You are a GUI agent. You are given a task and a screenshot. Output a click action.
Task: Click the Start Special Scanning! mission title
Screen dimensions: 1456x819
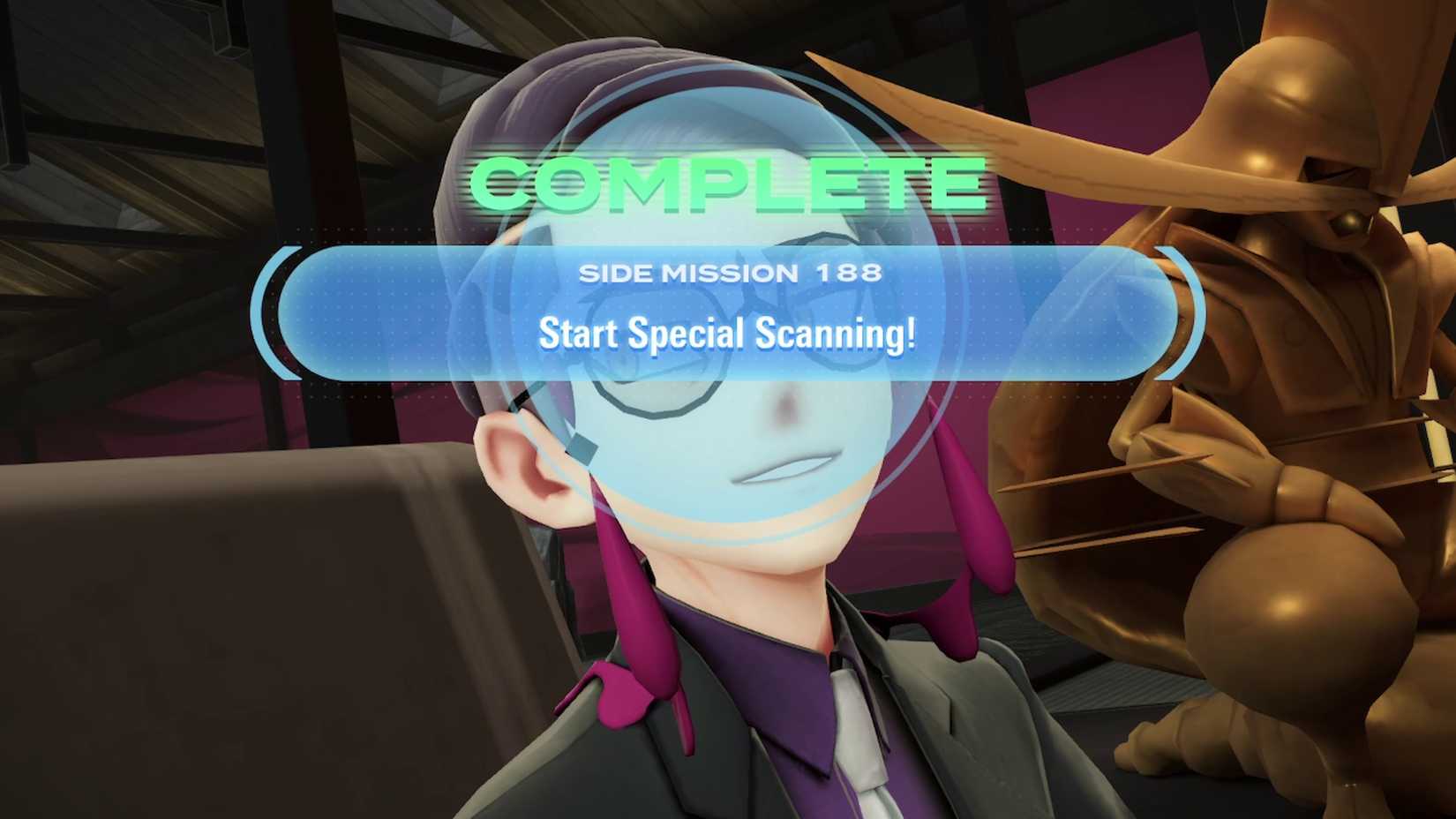pyautogui.click(x=730, y=334)
